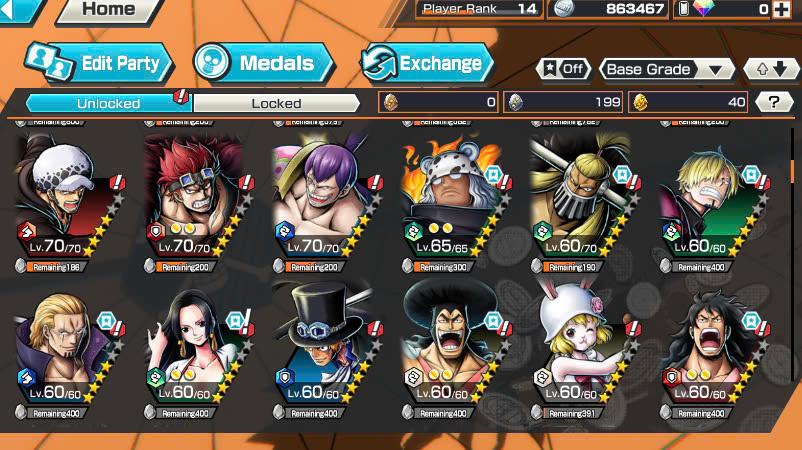Open the Edit Party menu
This screenshot has width=802, height=450.
(x=99, y=63)
